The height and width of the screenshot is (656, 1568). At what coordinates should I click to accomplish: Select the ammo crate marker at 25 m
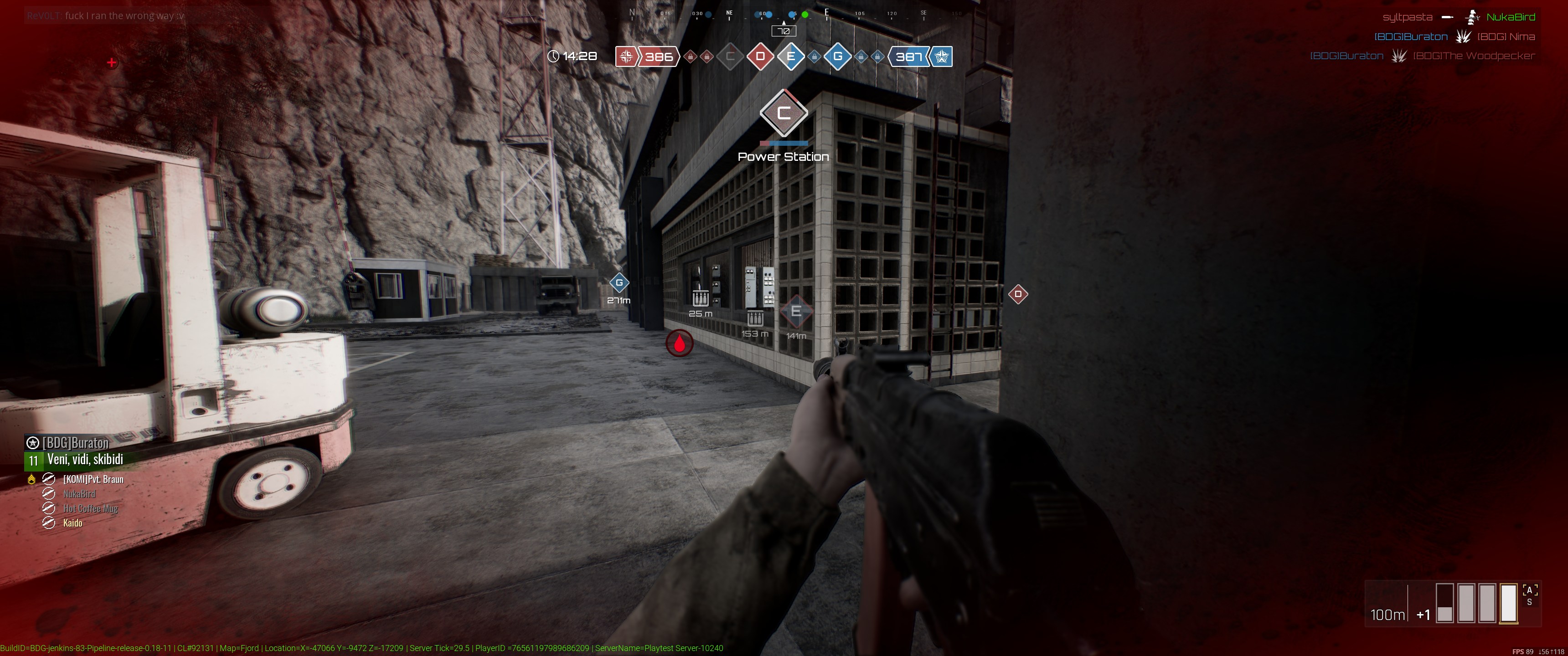pos(701,298)
